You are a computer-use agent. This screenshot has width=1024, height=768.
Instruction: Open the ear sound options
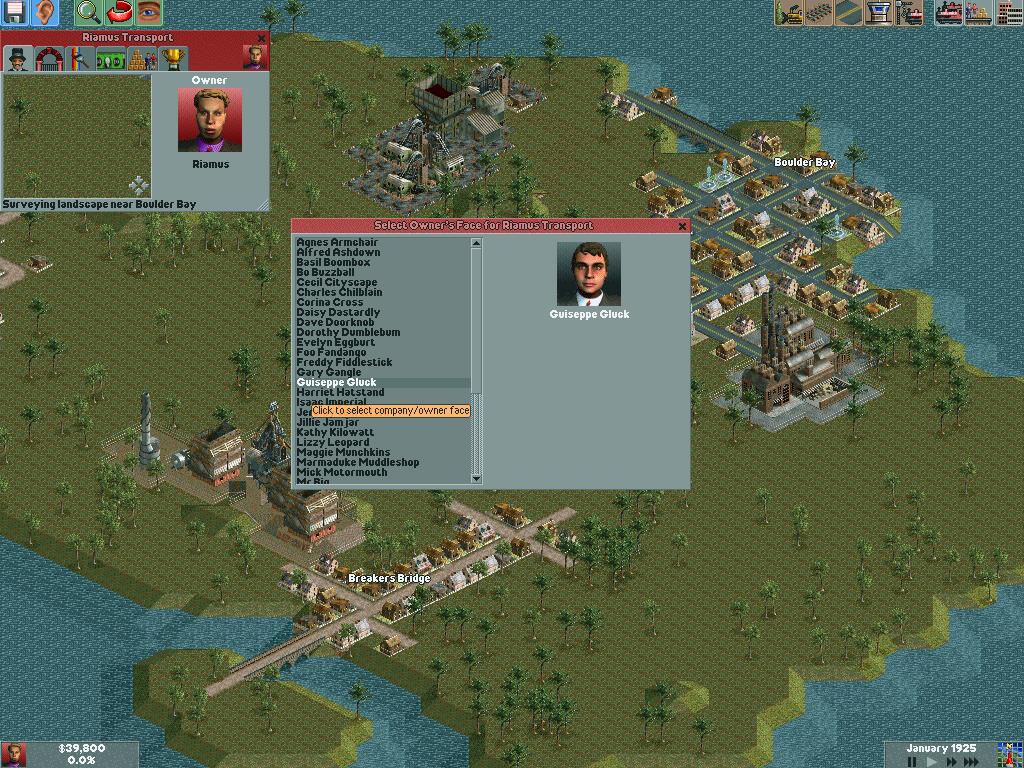(x=45, y=13)
